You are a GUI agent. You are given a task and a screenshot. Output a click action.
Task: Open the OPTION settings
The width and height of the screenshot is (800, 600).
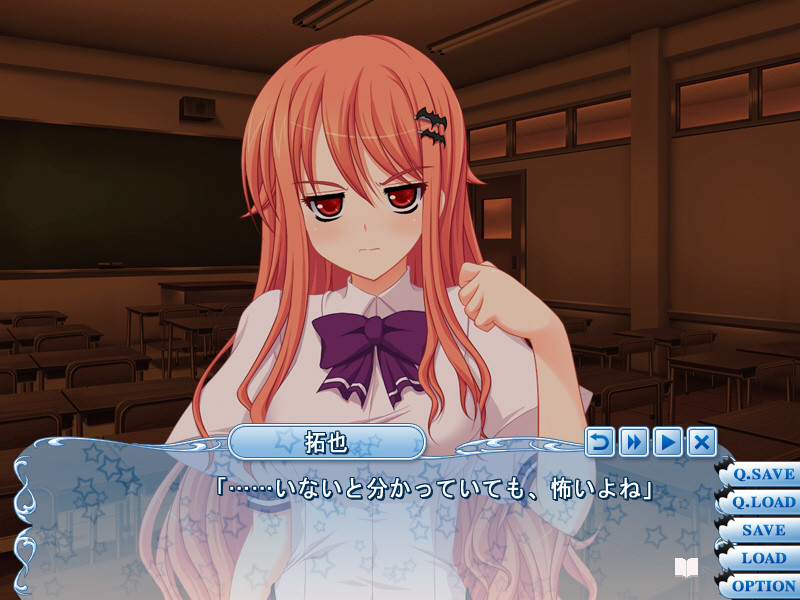(762, 586)
